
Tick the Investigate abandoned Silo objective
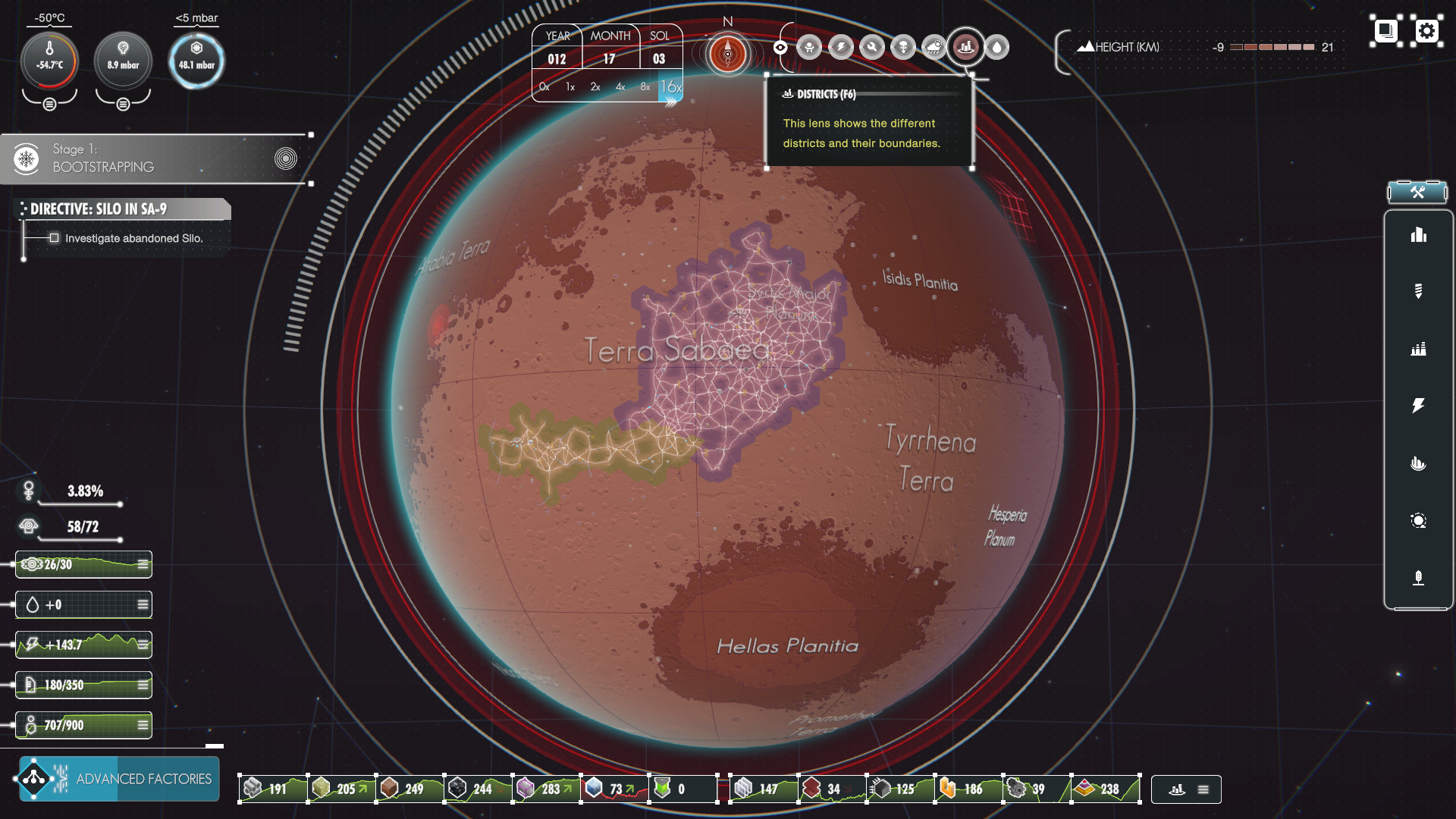click(54, 238)
